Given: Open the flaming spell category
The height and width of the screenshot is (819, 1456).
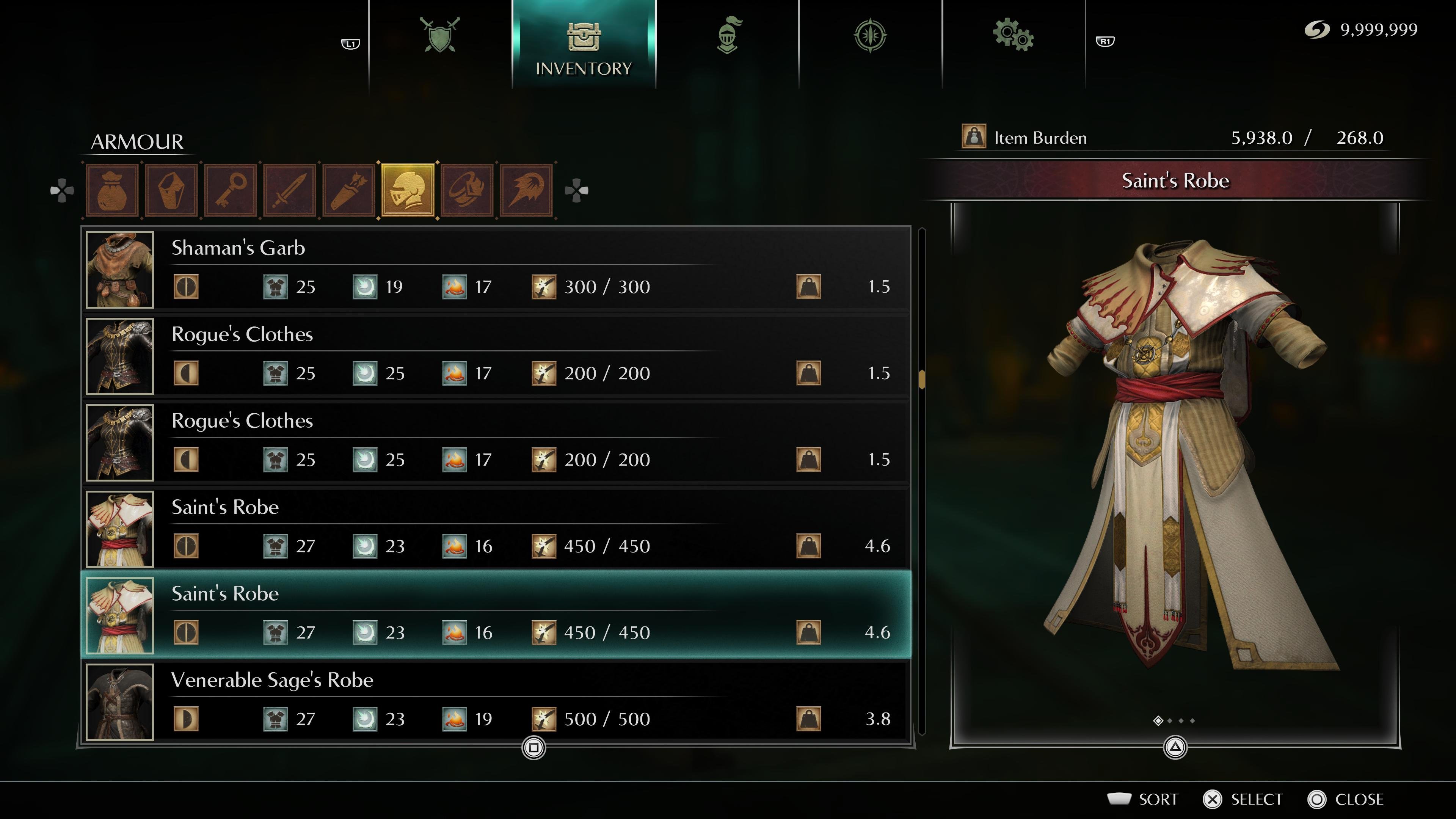Looking at the screenshot, I should [526, 190].
